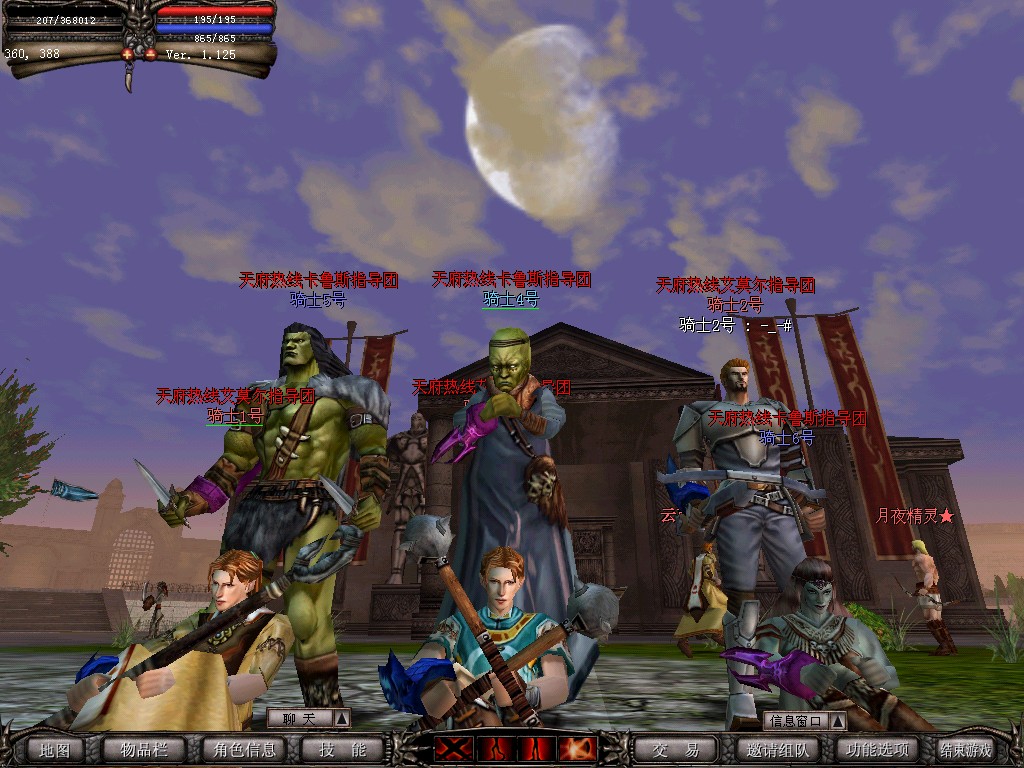
Task: Open the 物品栏 inventory panel
Action: coord(144,749)
